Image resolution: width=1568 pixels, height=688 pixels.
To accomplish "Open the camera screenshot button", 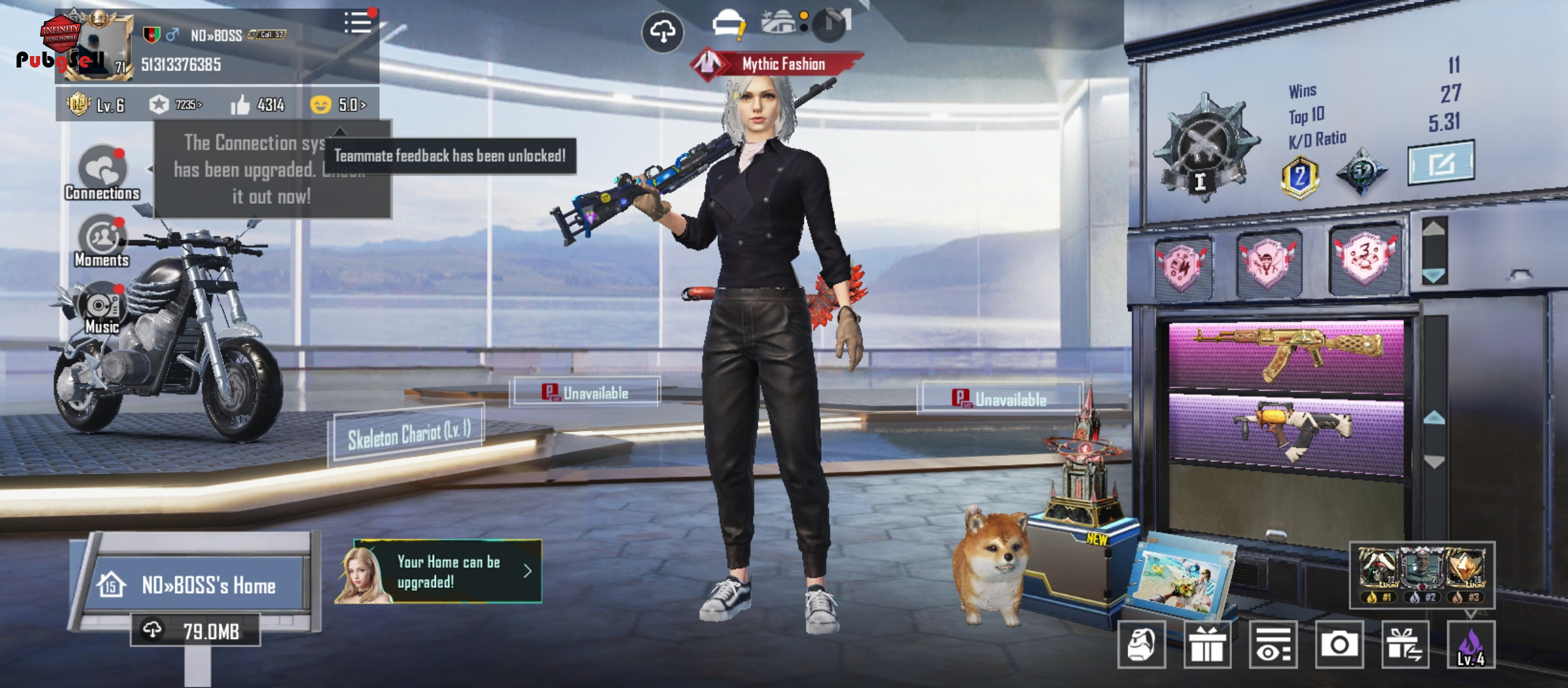I will click(x=1339, y=645).
